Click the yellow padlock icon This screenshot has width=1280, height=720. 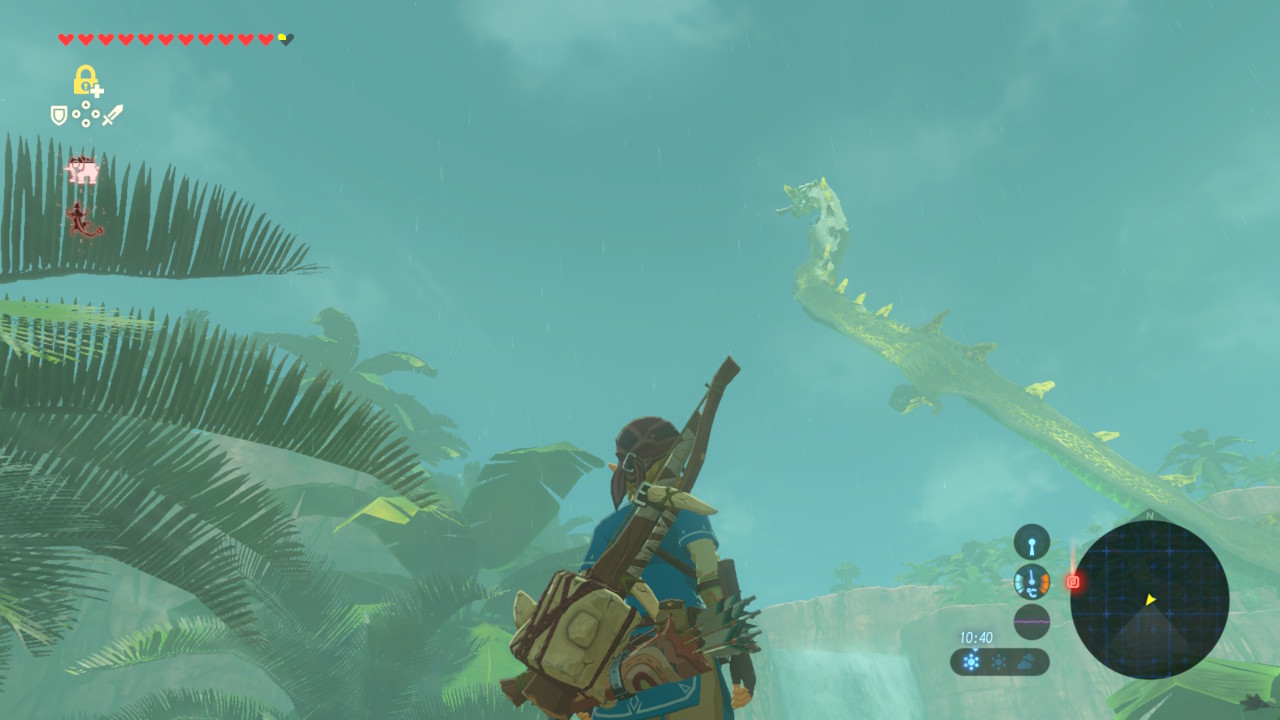tap(86, 80)
